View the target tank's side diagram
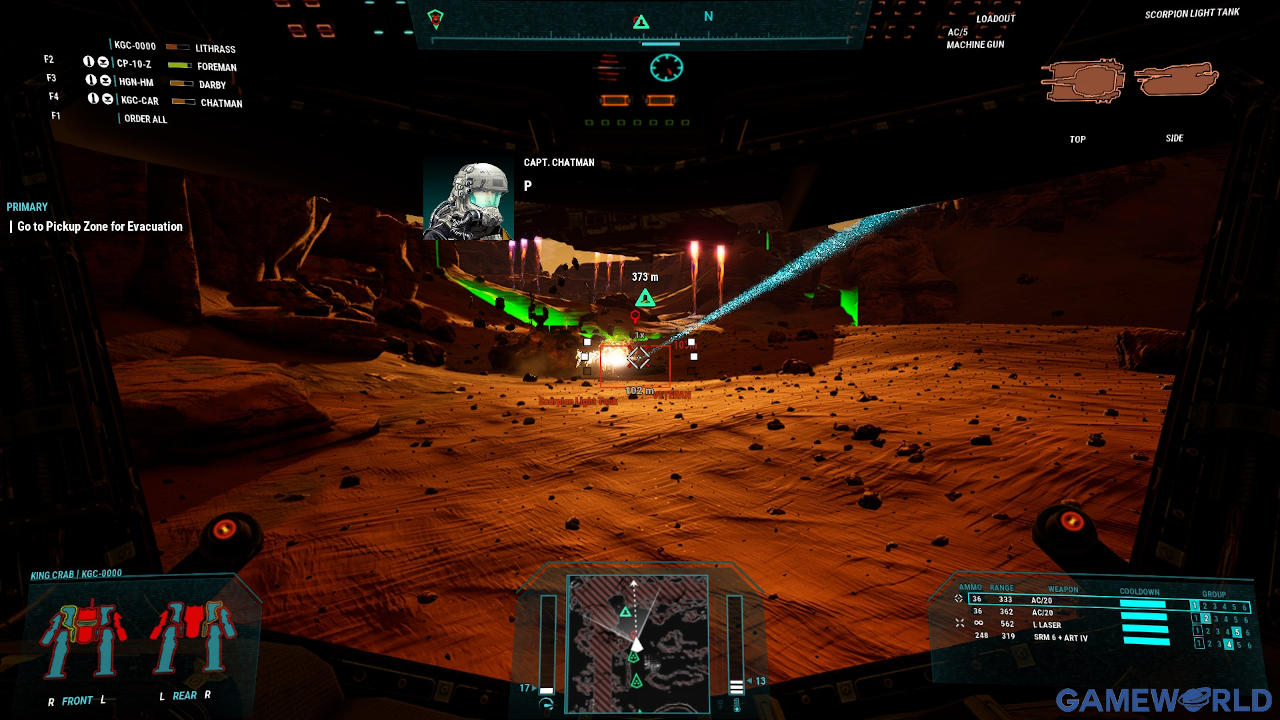 click(1178, 80)
